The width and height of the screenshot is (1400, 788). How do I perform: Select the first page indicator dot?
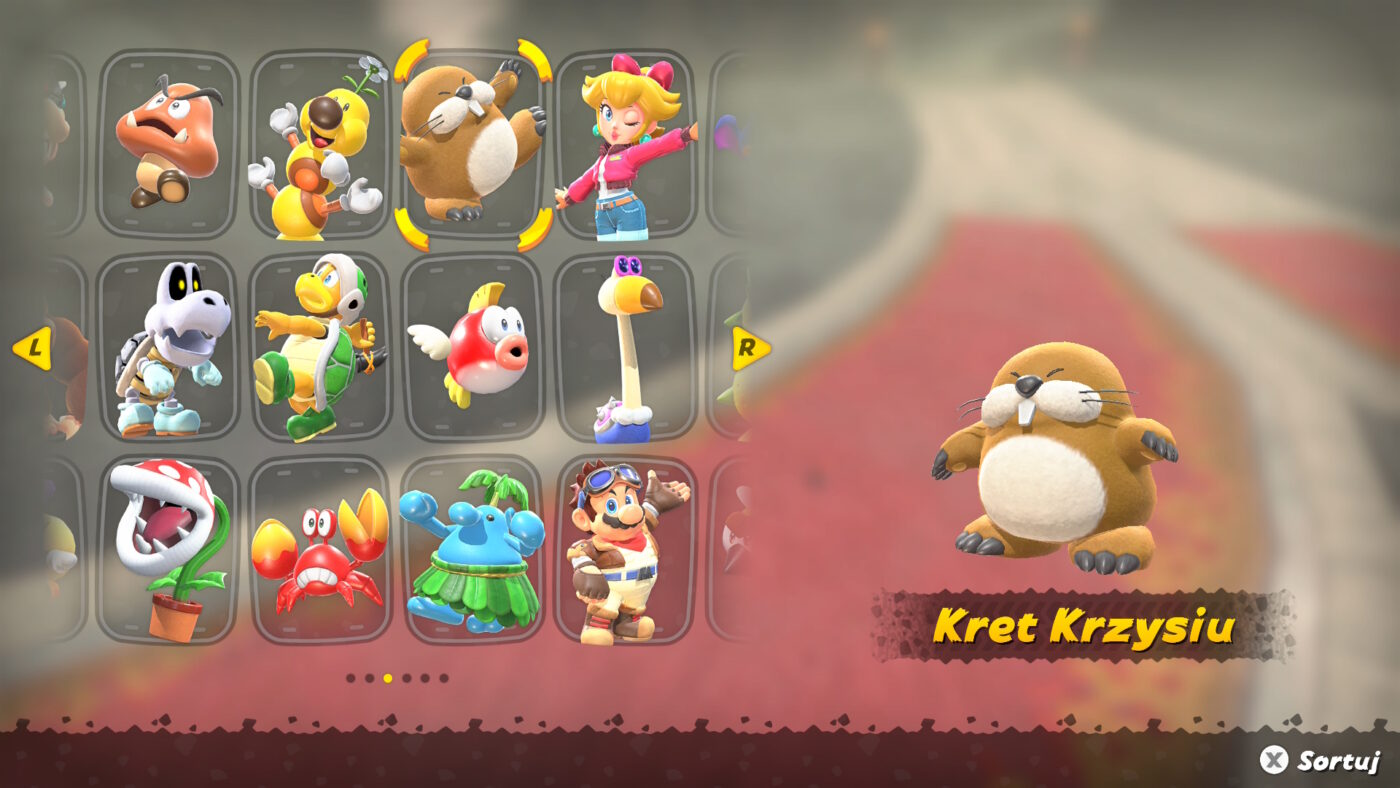tap(350, 678)
